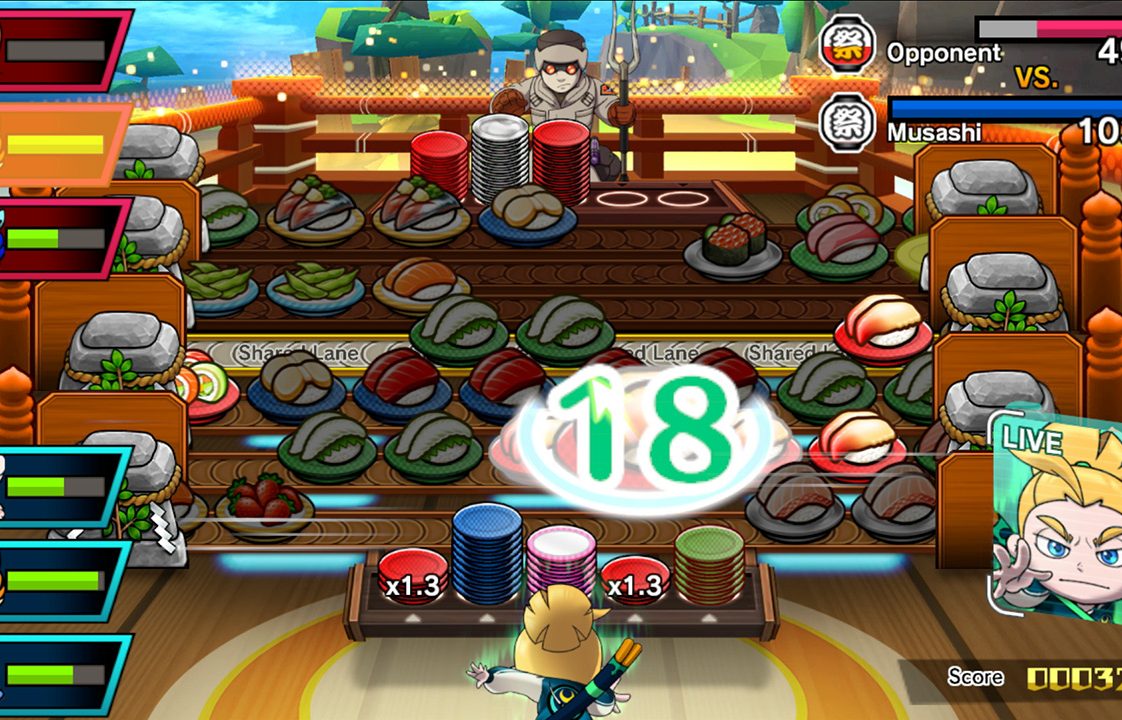This screenshot has height=720, width=1122.
Task: Select the salmon roe gunkan plate
Action: [734, 245]
